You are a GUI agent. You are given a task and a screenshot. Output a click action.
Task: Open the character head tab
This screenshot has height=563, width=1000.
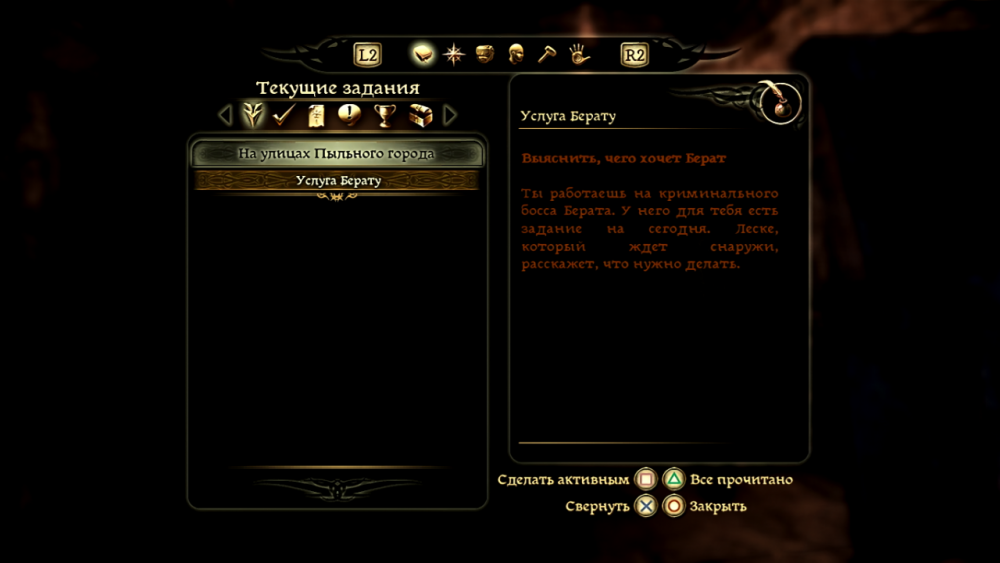point(516,54)
